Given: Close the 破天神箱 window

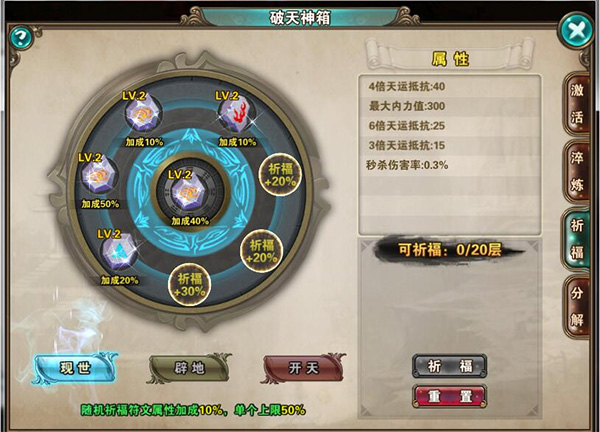Looking at the screenshot, I should coord(576,30).
